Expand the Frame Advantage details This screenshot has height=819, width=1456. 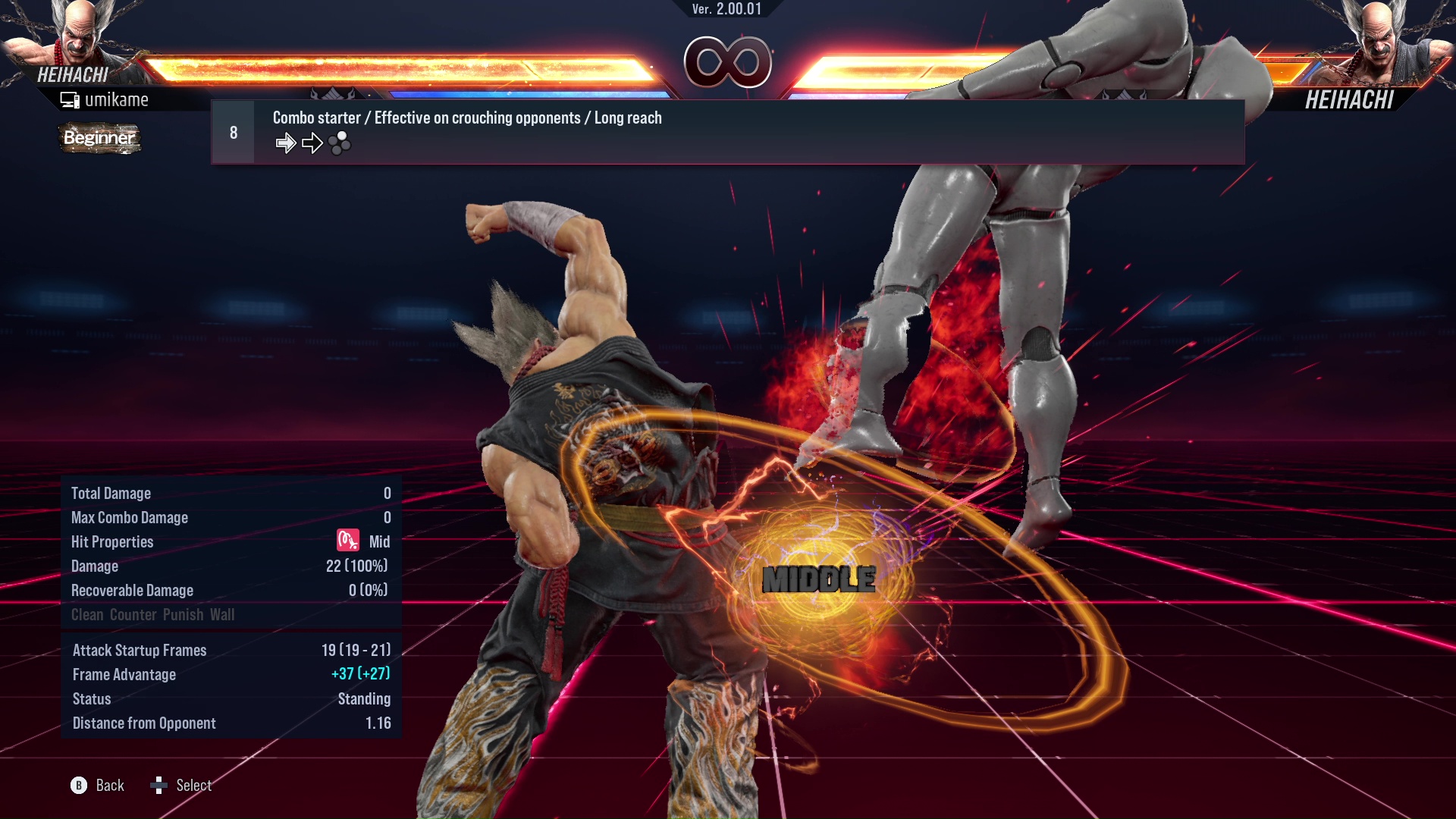coord(124,674)
